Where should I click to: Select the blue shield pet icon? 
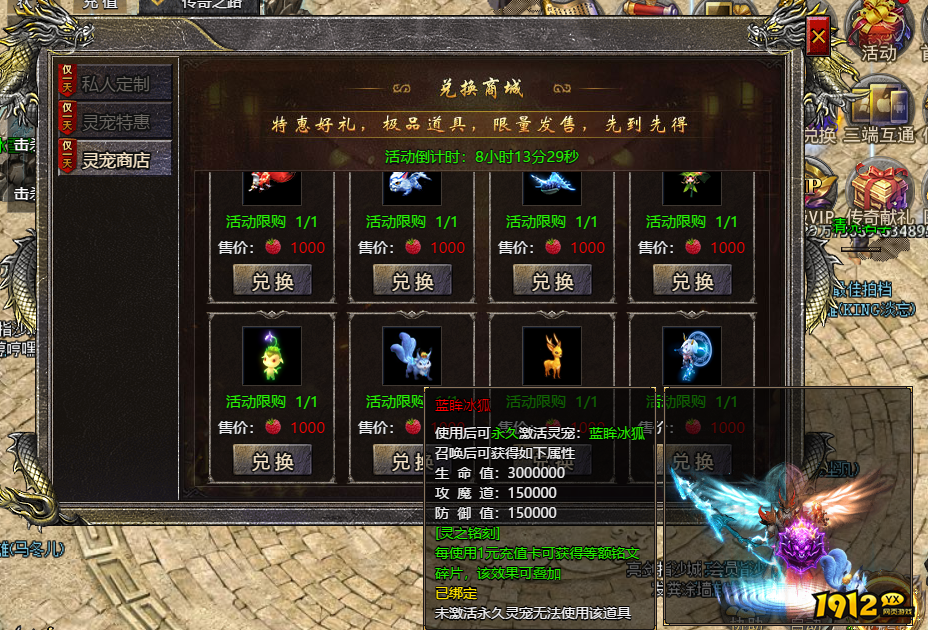click(692, 356)
